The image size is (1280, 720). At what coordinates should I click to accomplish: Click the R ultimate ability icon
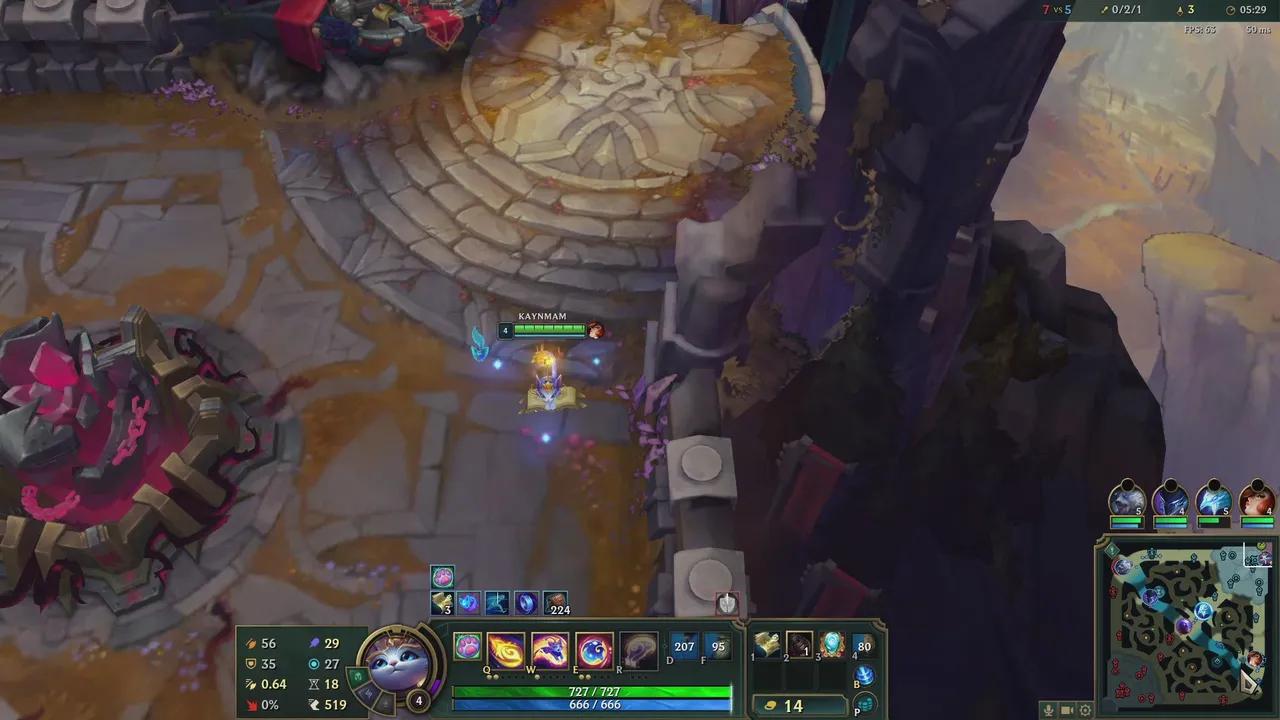tap(637, 648)
